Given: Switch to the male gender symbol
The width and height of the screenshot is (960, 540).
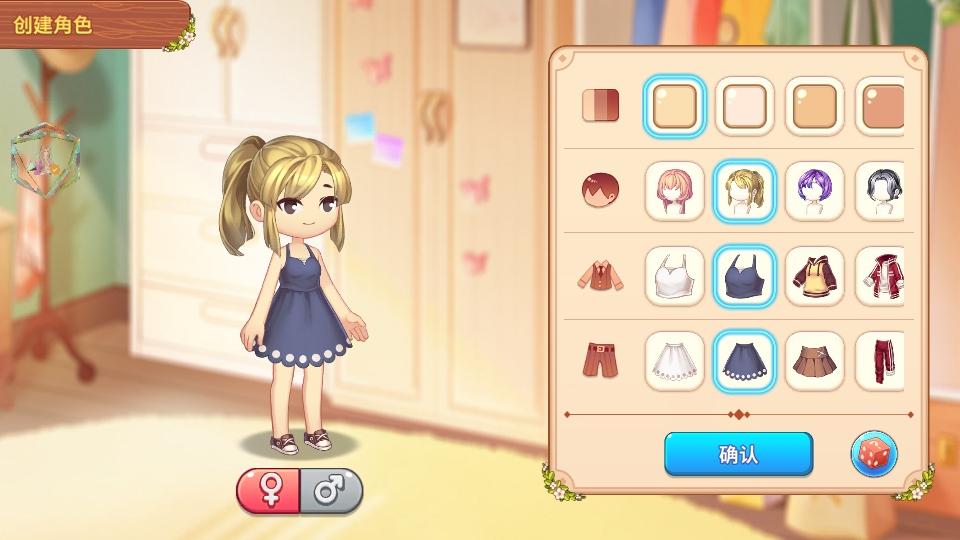Looking at the screenshot, I should [330, 491].
